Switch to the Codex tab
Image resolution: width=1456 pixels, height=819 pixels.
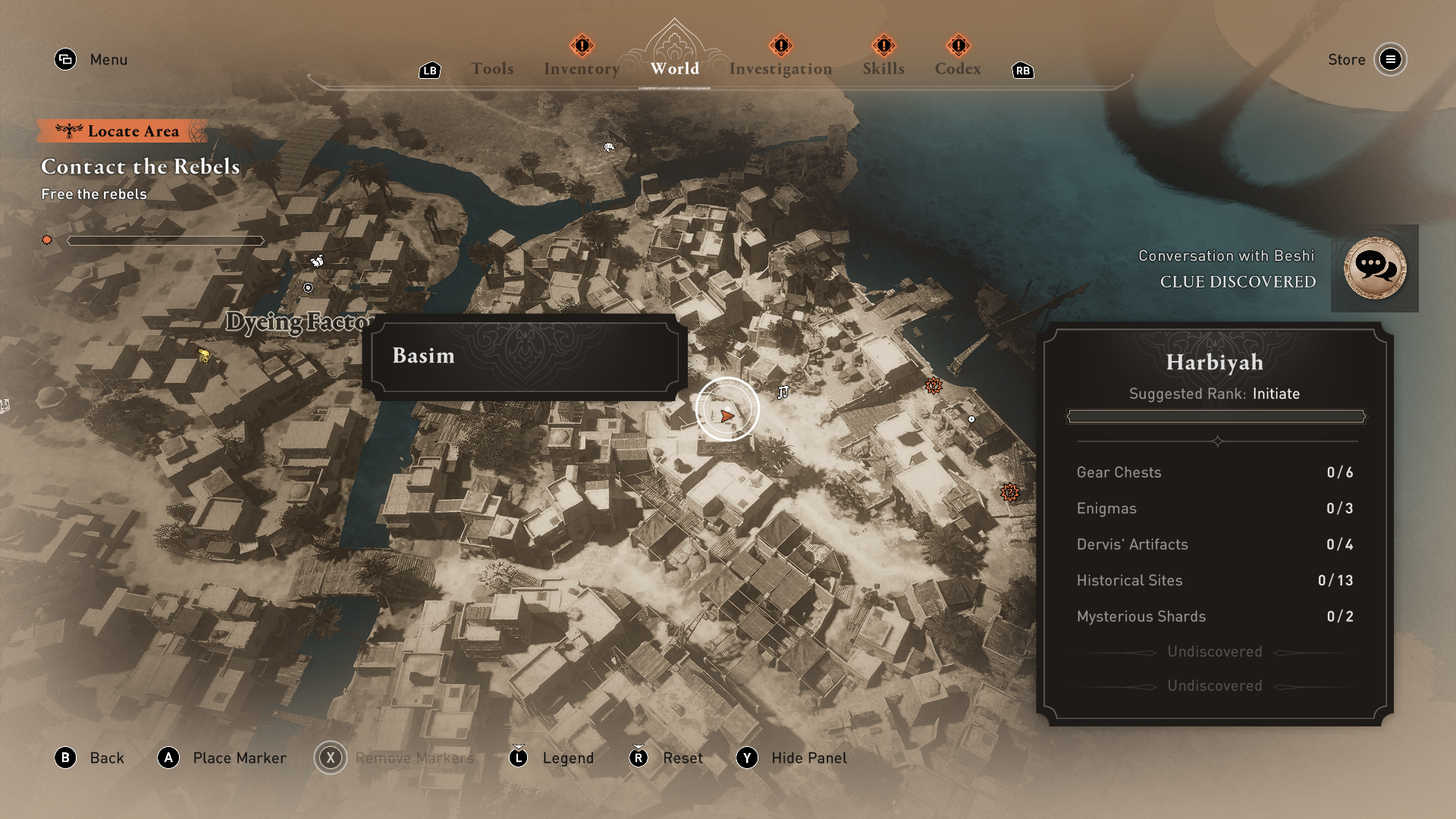pyautogui.click(x=958, y=68)
